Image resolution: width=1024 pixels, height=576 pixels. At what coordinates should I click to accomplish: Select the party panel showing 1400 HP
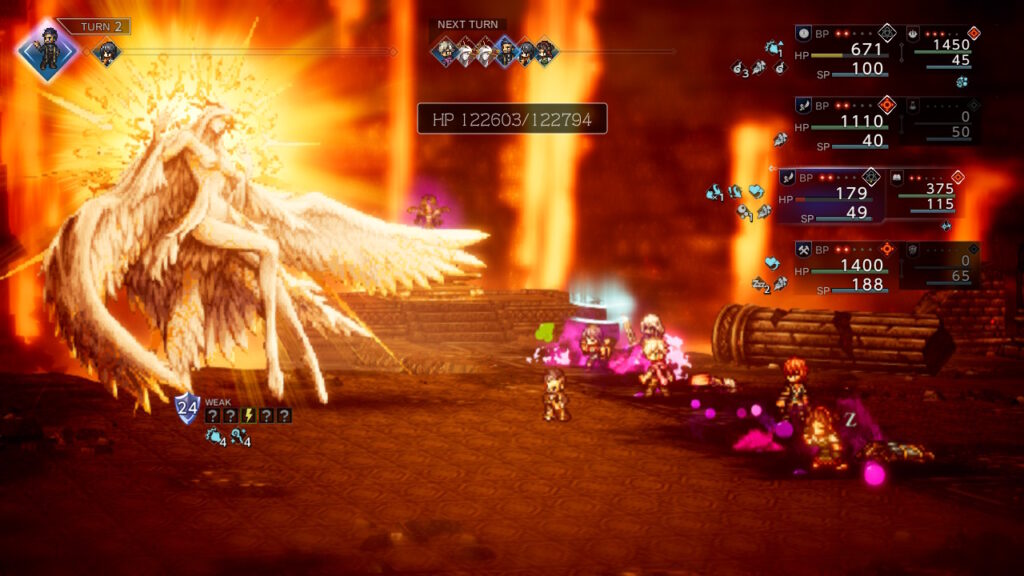(x=848, y=267)
